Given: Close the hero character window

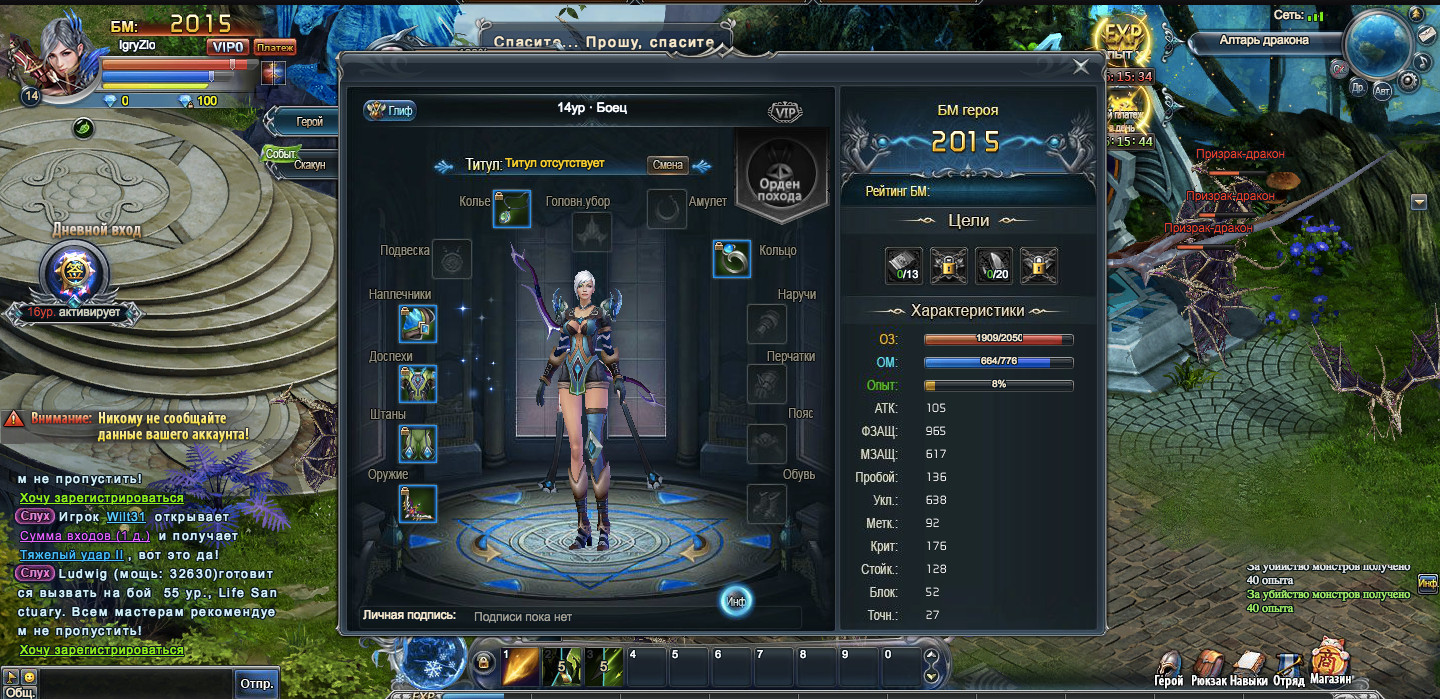Looking at the screenshot, I should coord(1081,67).
